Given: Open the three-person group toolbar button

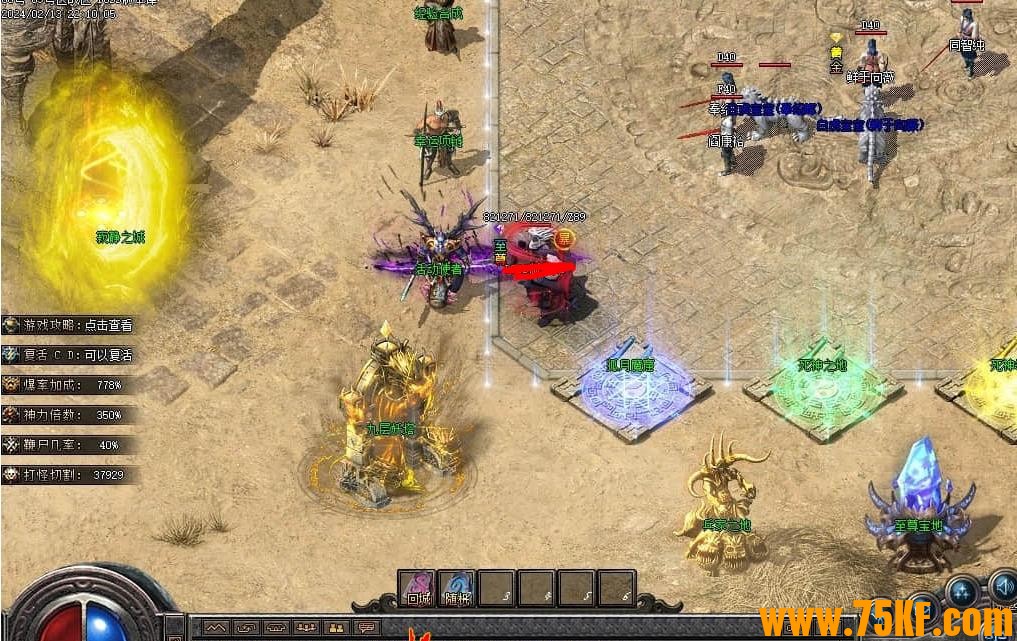Looking at the screenshot, I should 306,628.
